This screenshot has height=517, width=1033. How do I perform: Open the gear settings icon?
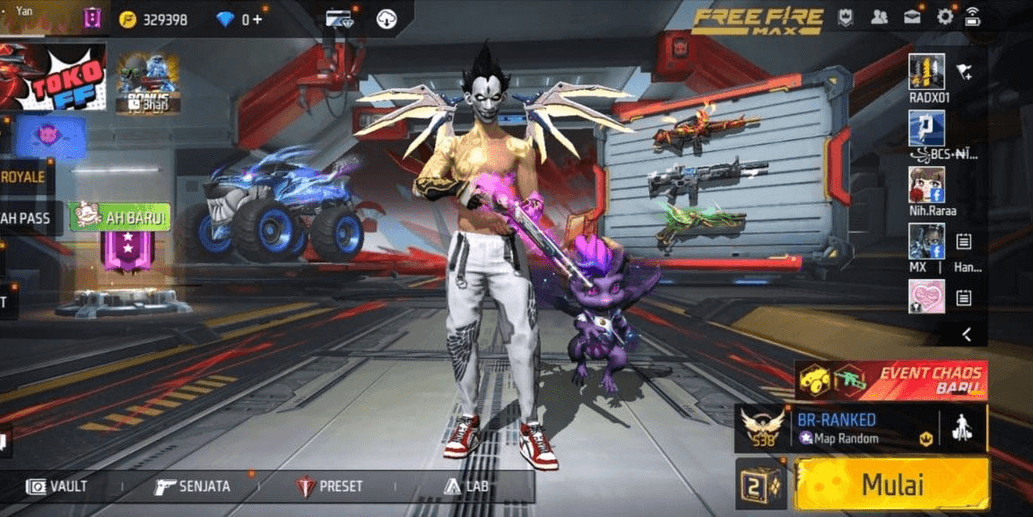tap(944, 18)
